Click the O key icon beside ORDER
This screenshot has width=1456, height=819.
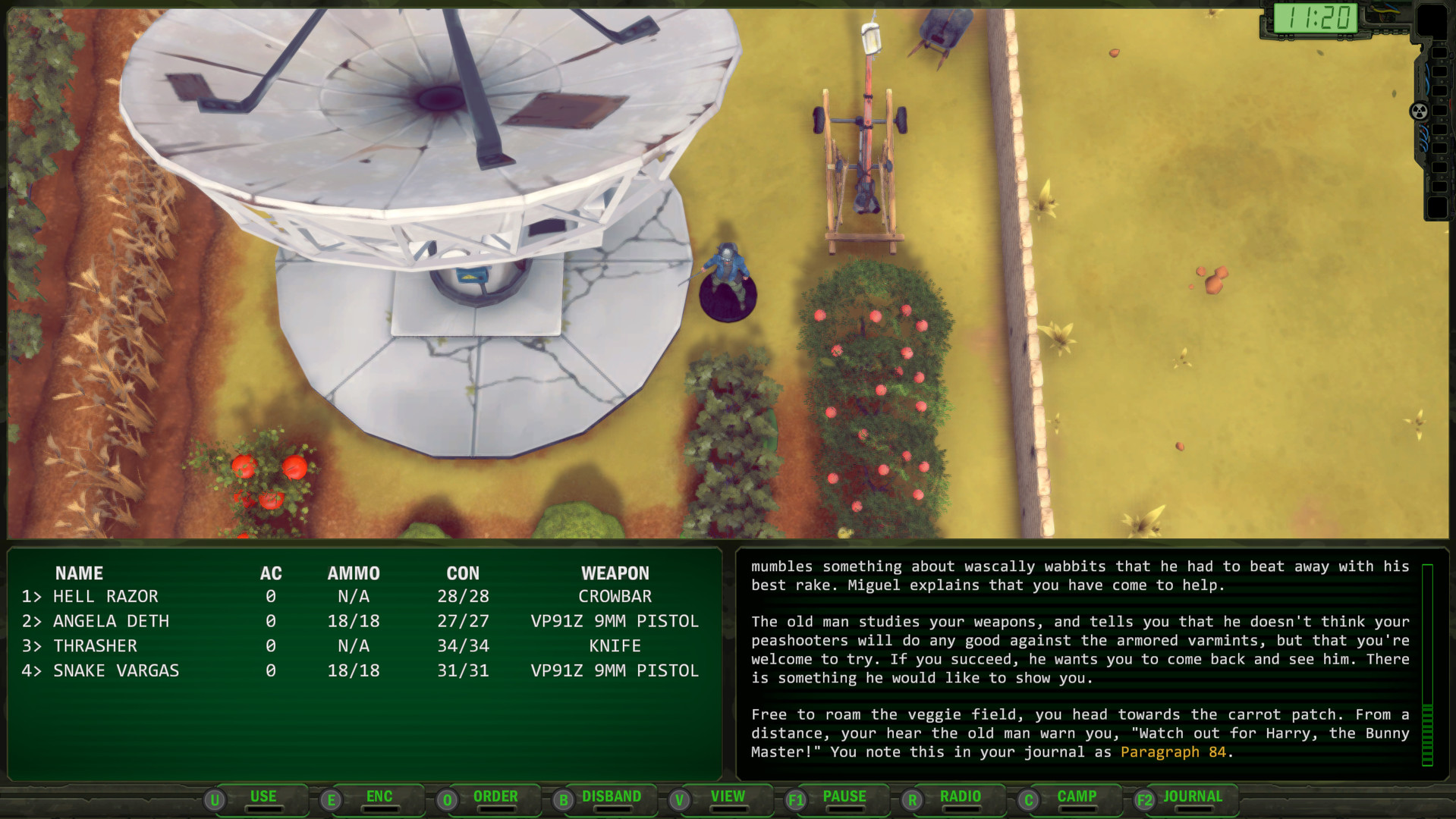point(447,799)
